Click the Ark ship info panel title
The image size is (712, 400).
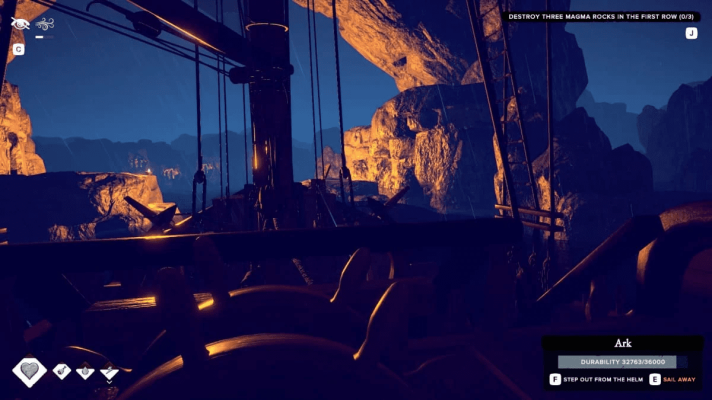pos(622,343)
